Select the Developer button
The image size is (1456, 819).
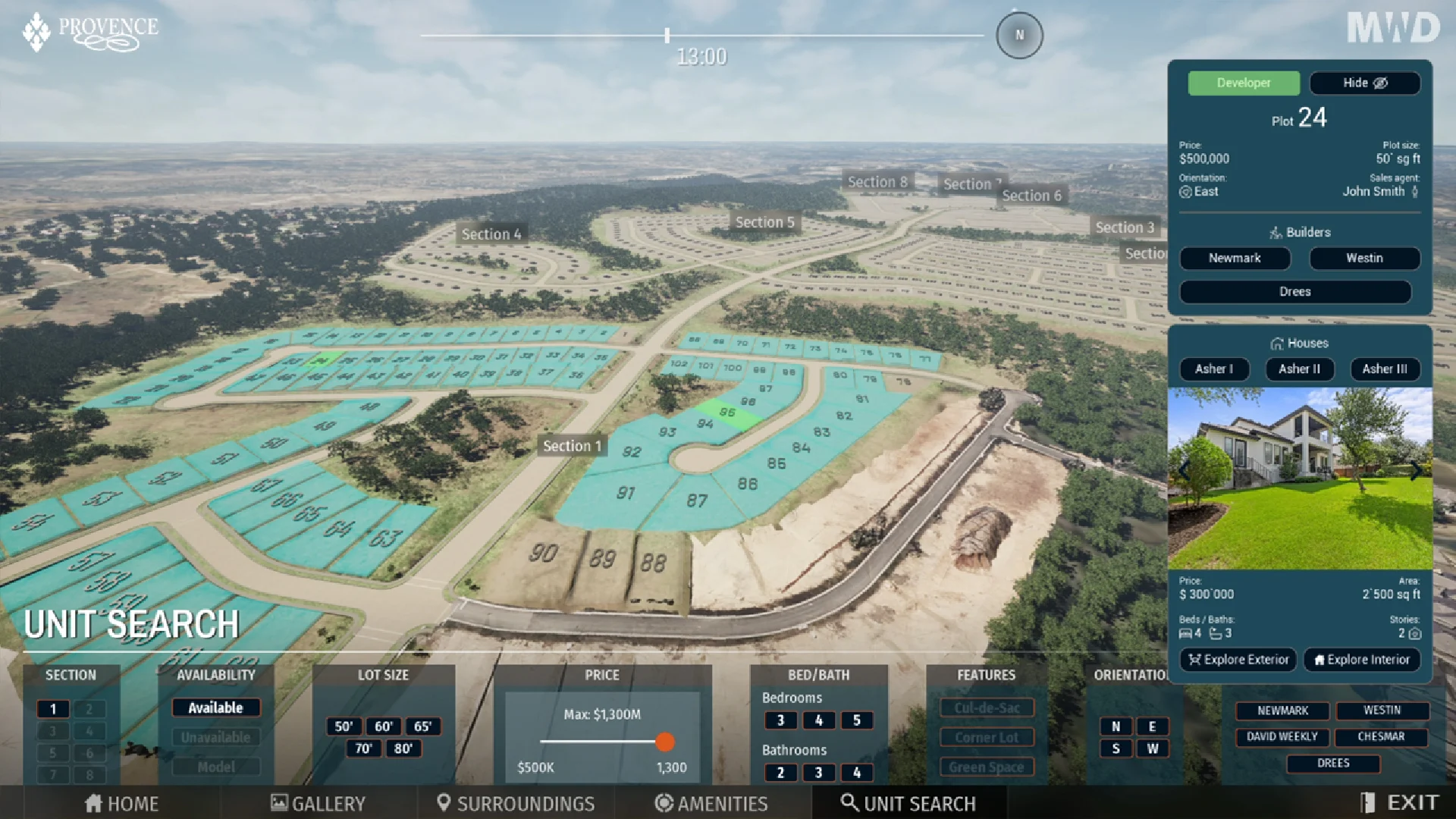pos(1243,83)
